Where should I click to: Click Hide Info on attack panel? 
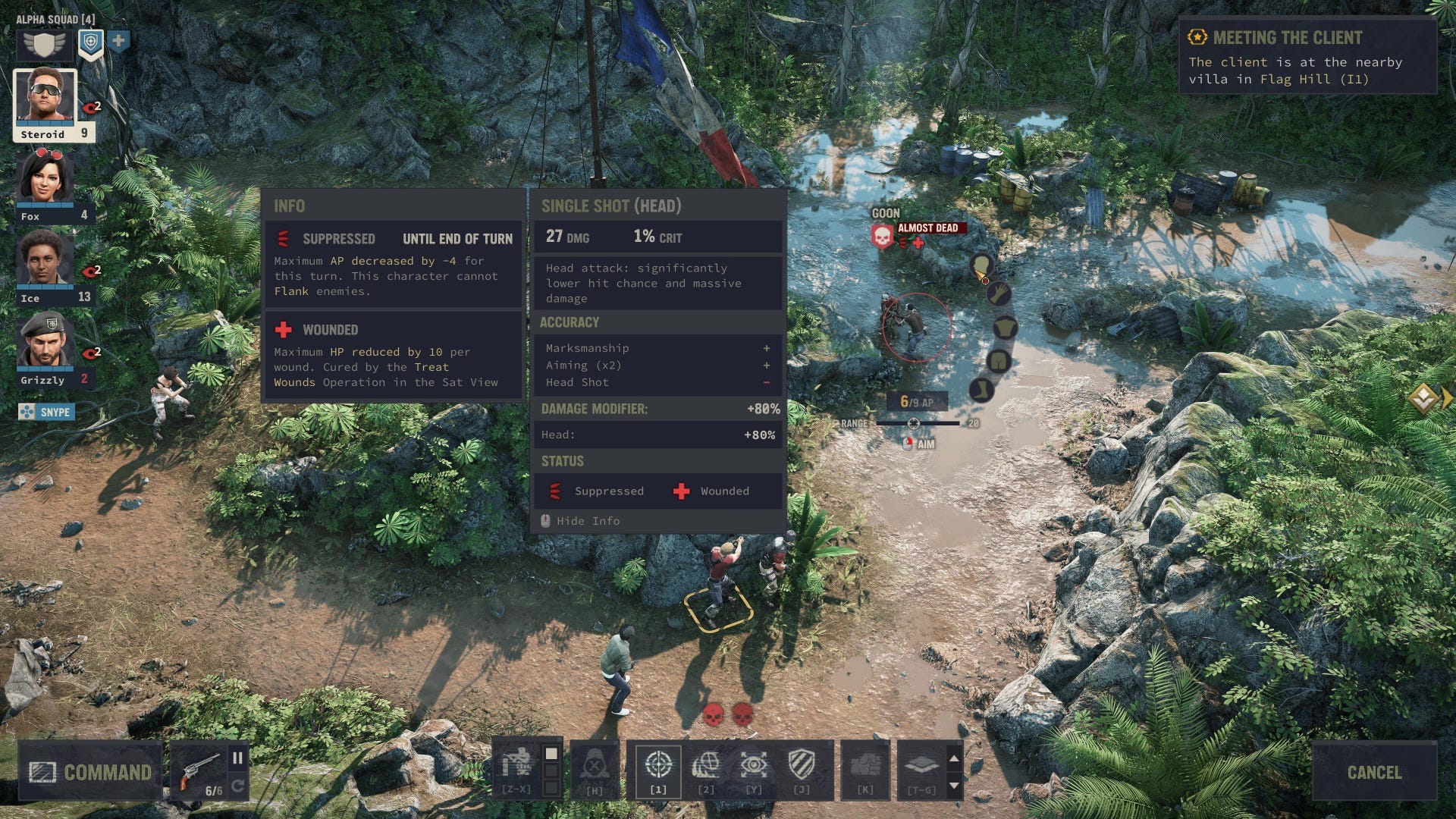pos(588,521)
